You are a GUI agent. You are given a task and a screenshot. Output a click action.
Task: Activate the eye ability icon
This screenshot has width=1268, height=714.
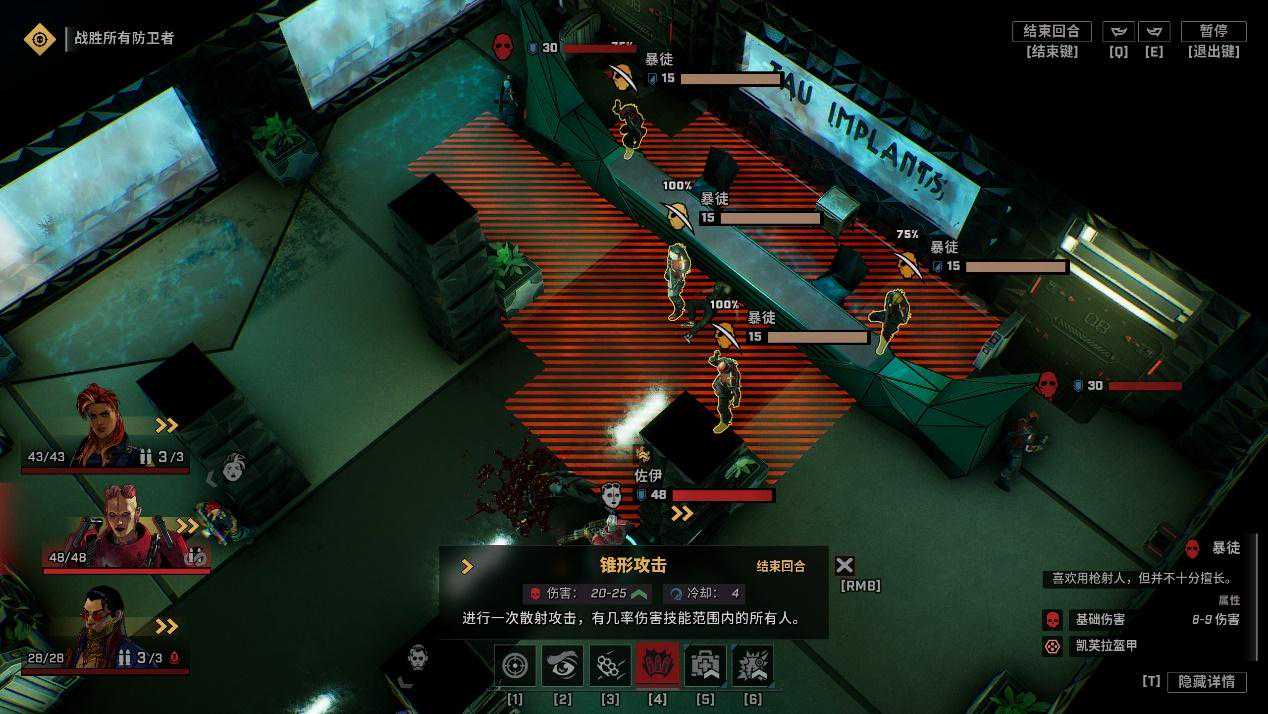pyautogui.click(x=562, y=665)
